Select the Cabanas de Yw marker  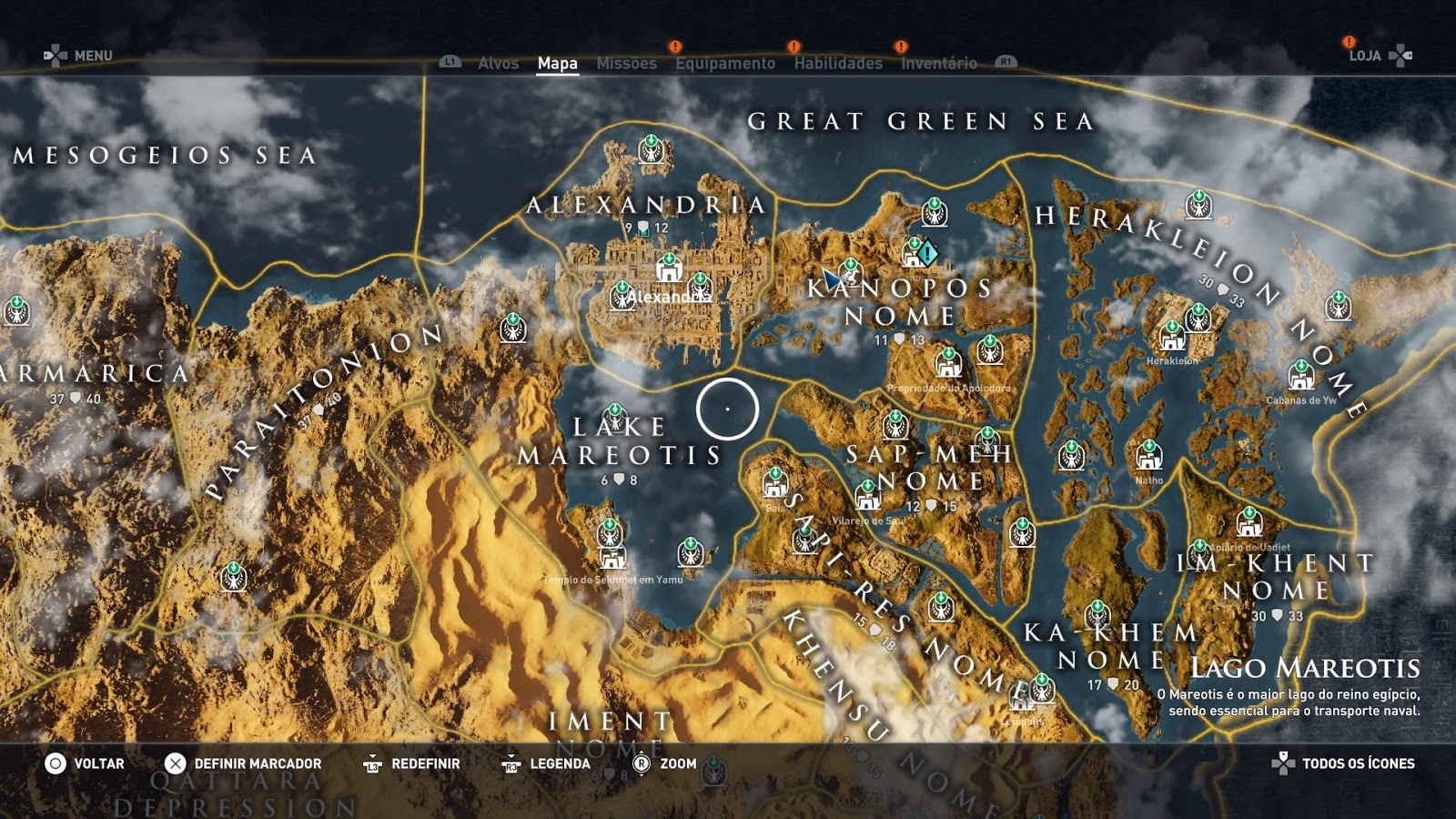click(1301, 376)
